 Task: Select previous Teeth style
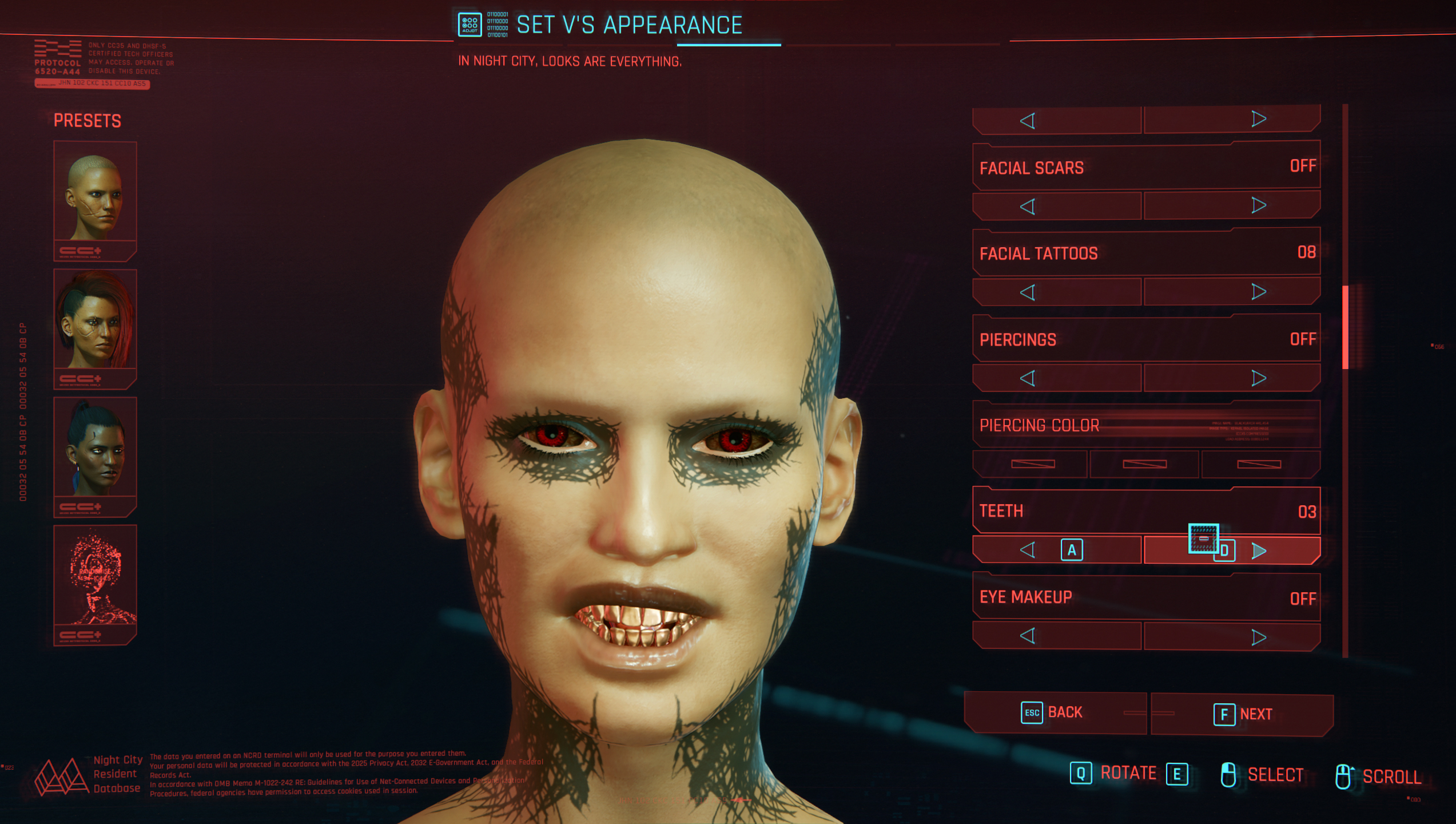[1028, 550]
